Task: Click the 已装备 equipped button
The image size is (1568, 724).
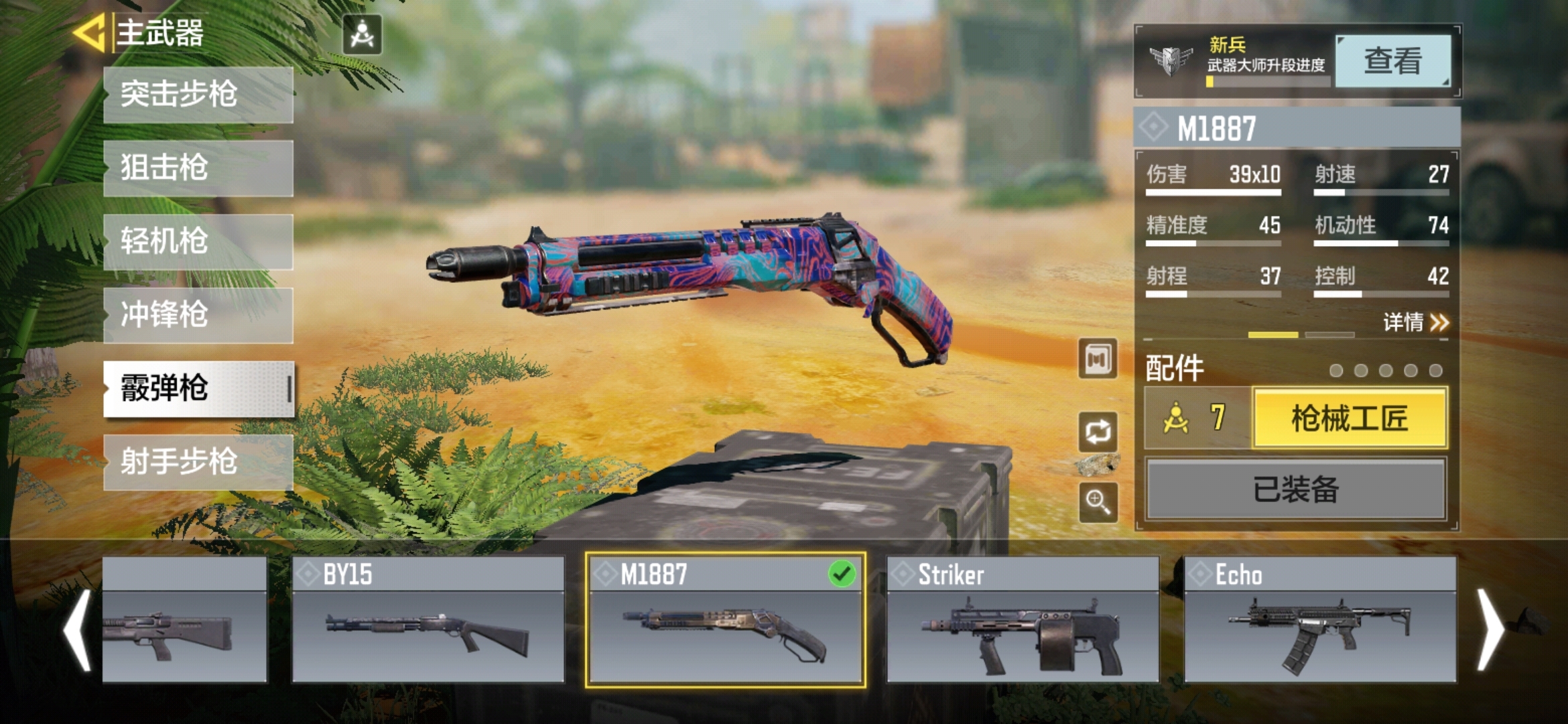Action: point(1296,489)
